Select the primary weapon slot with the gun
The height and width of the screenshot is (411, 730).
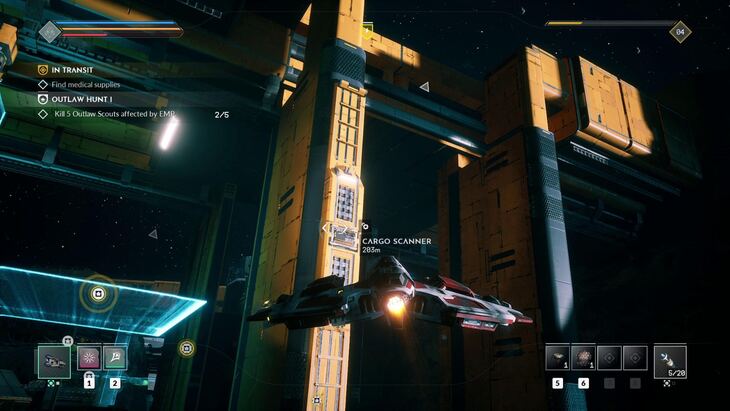click(54, 359)
